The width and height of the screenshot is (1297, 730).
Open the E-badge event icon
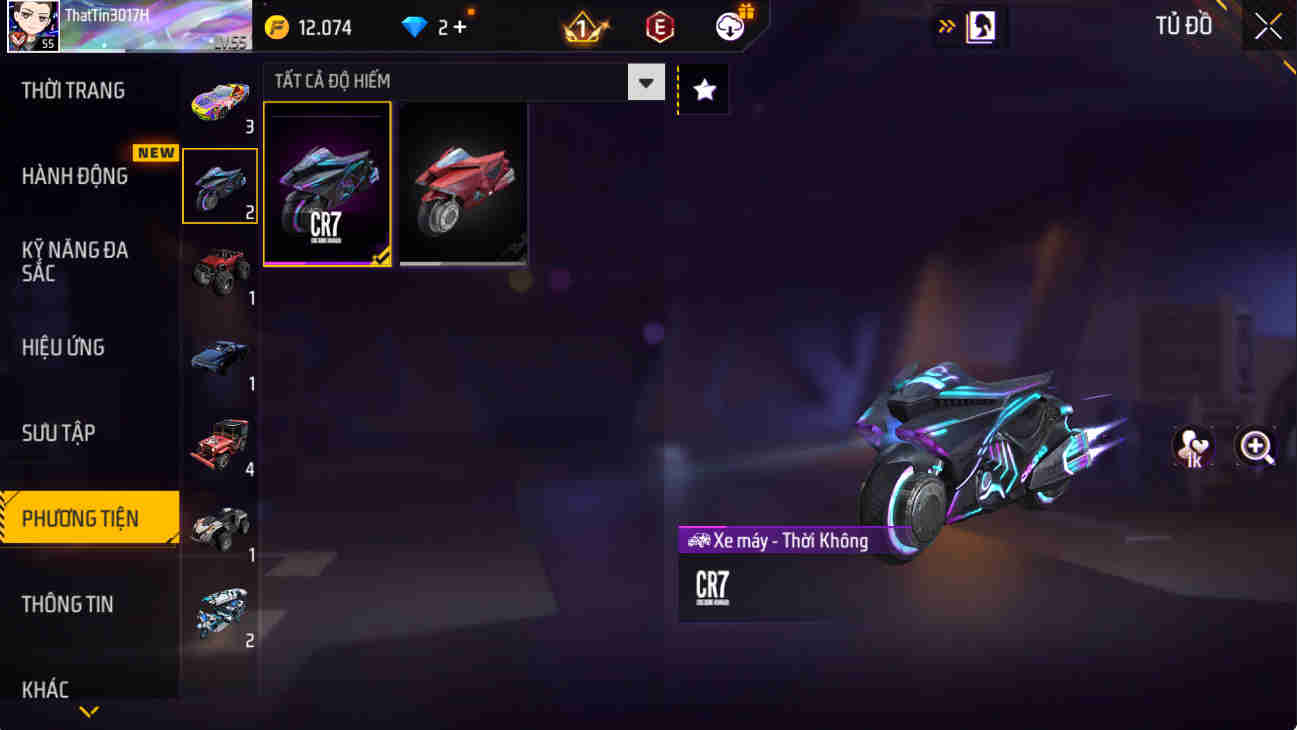tap(657, 27)
